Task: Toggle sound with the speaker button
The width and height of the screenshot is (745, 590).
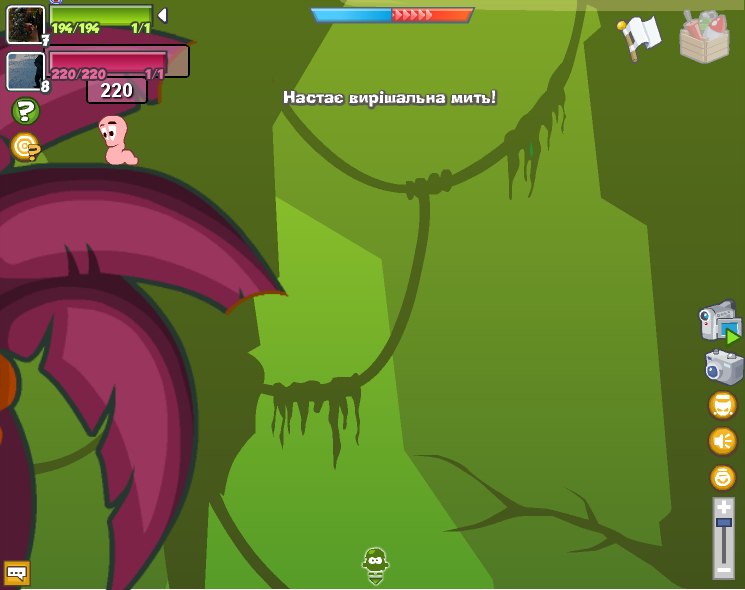Action: [722, 441]
